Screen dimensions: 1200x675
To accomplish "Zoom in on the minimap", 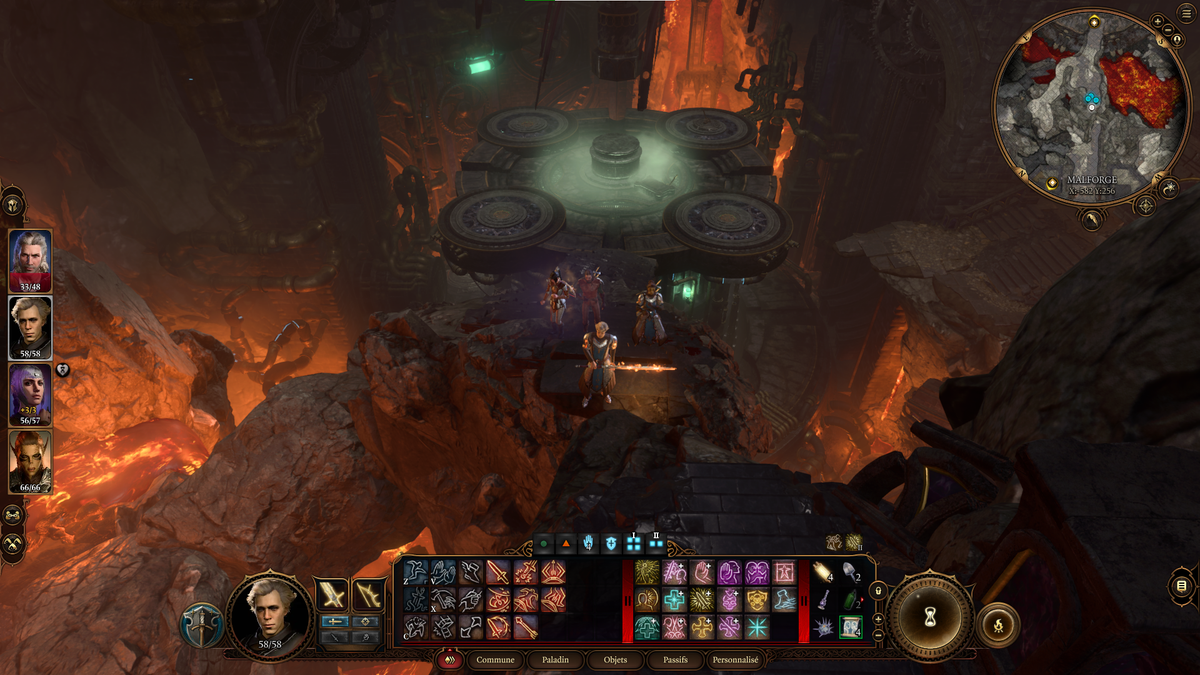I will tap(1157, 20).
